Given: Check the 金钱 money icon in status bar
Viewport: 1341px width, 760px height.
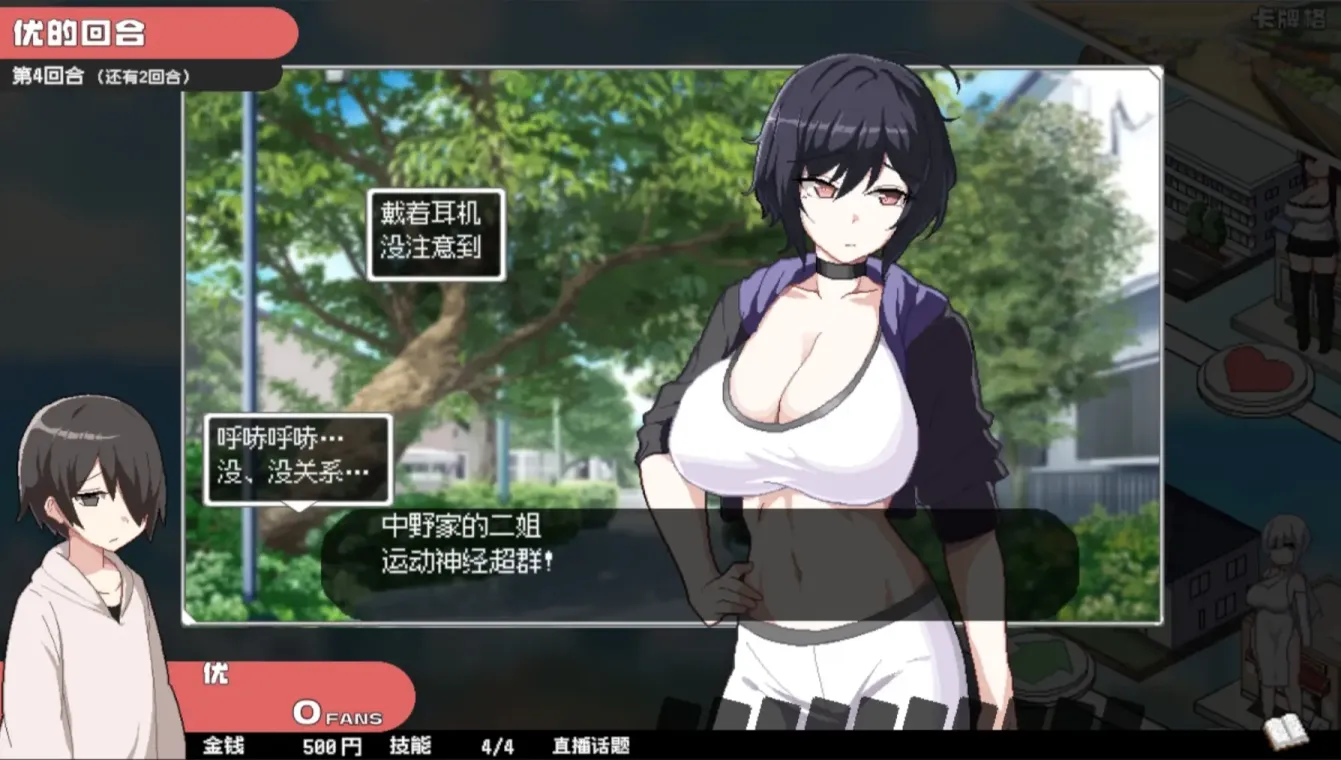Looking at the screenshot, I should 225,748.
